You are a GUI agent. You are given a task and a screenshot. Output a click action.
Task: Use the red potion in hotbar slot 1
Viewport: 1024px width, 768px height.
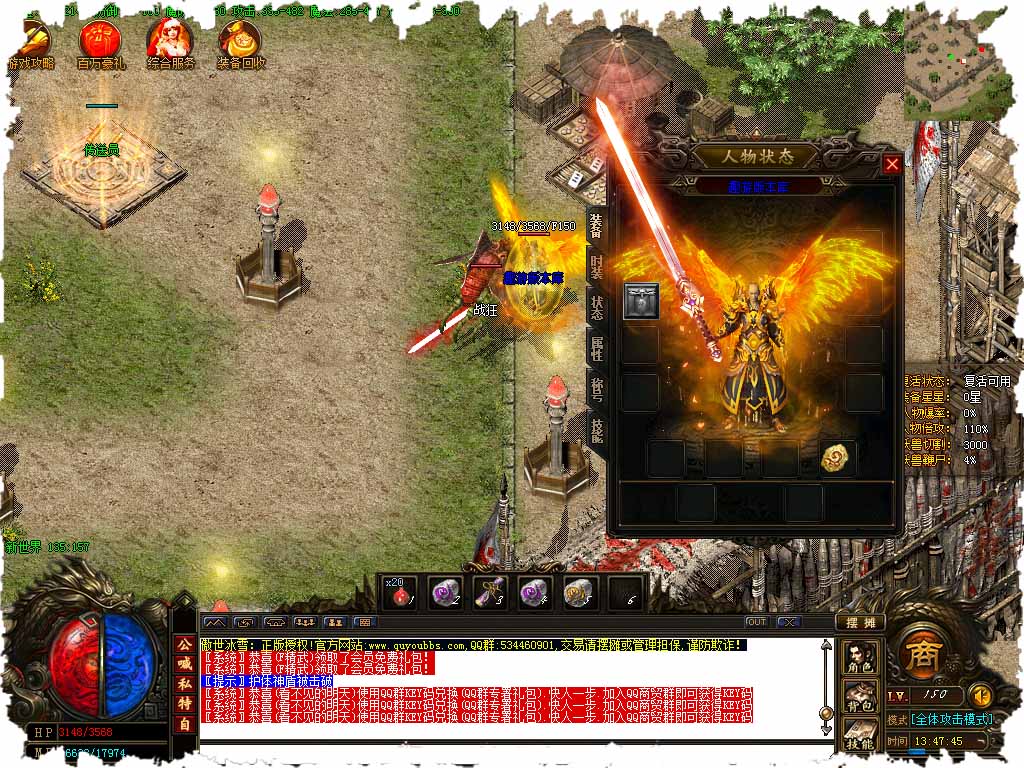[400, 594]
